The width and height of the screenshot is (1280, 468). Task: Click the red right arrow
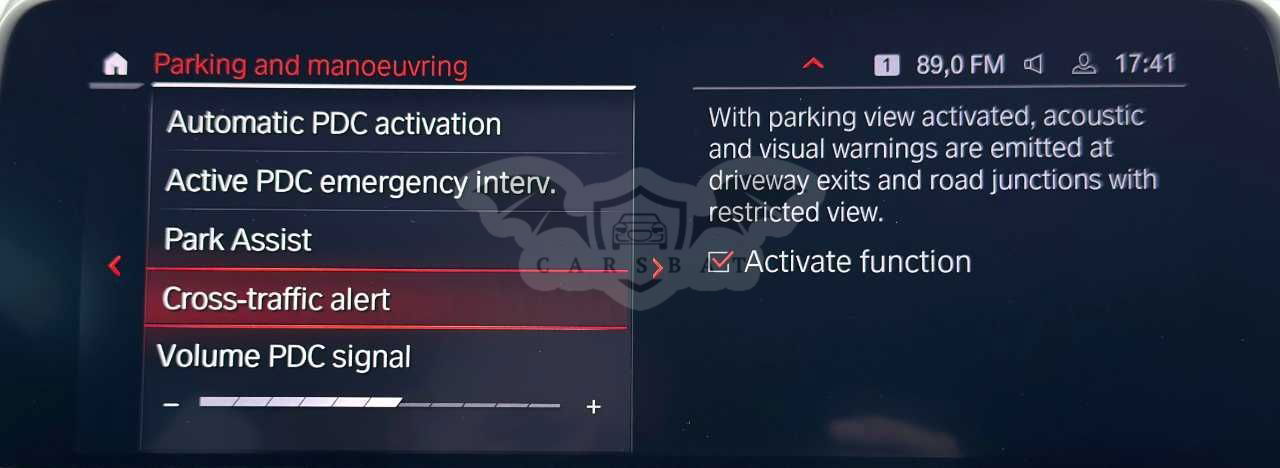coord(657,268)
